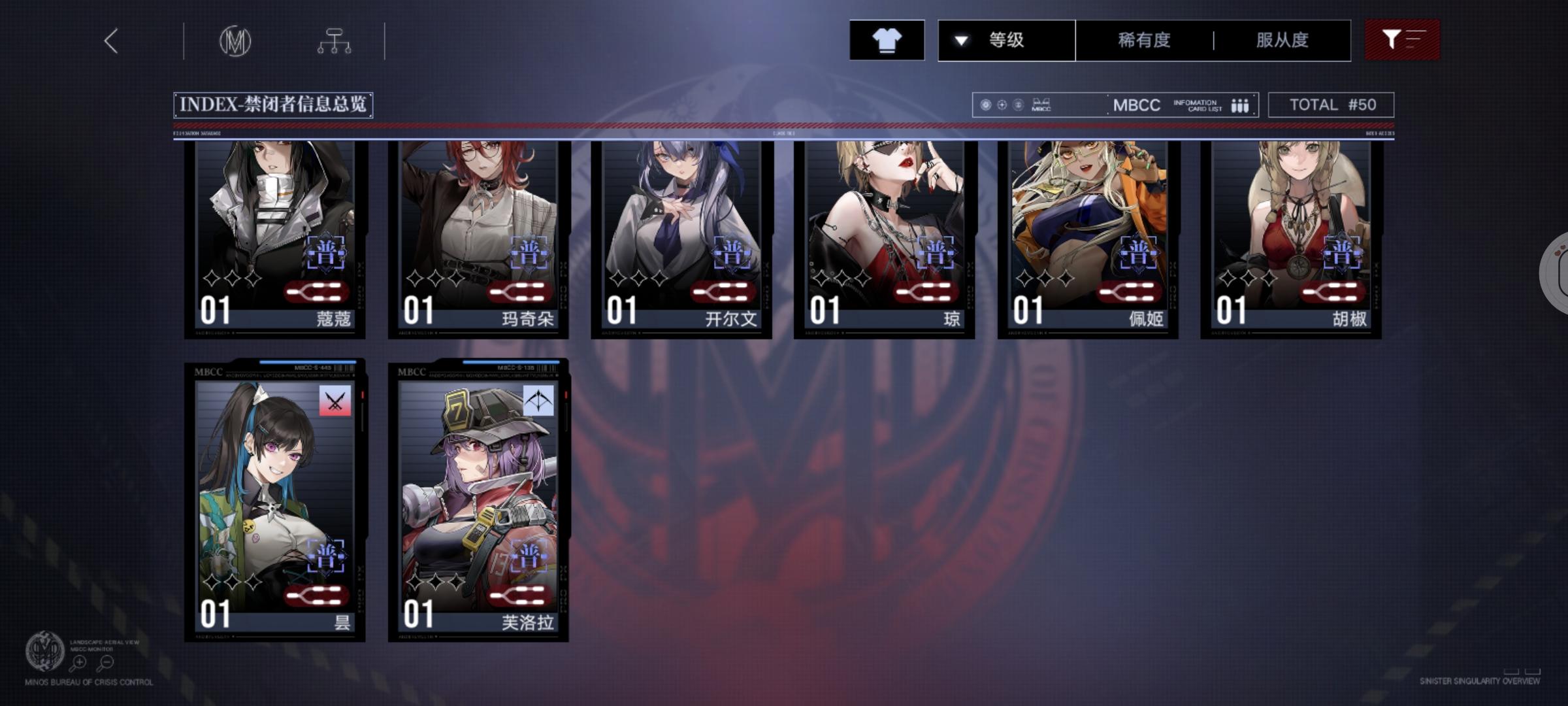Click the TOTAL #50 counter box
This screenshot has width=1568, height=706.
click(x=1330, y=103)
